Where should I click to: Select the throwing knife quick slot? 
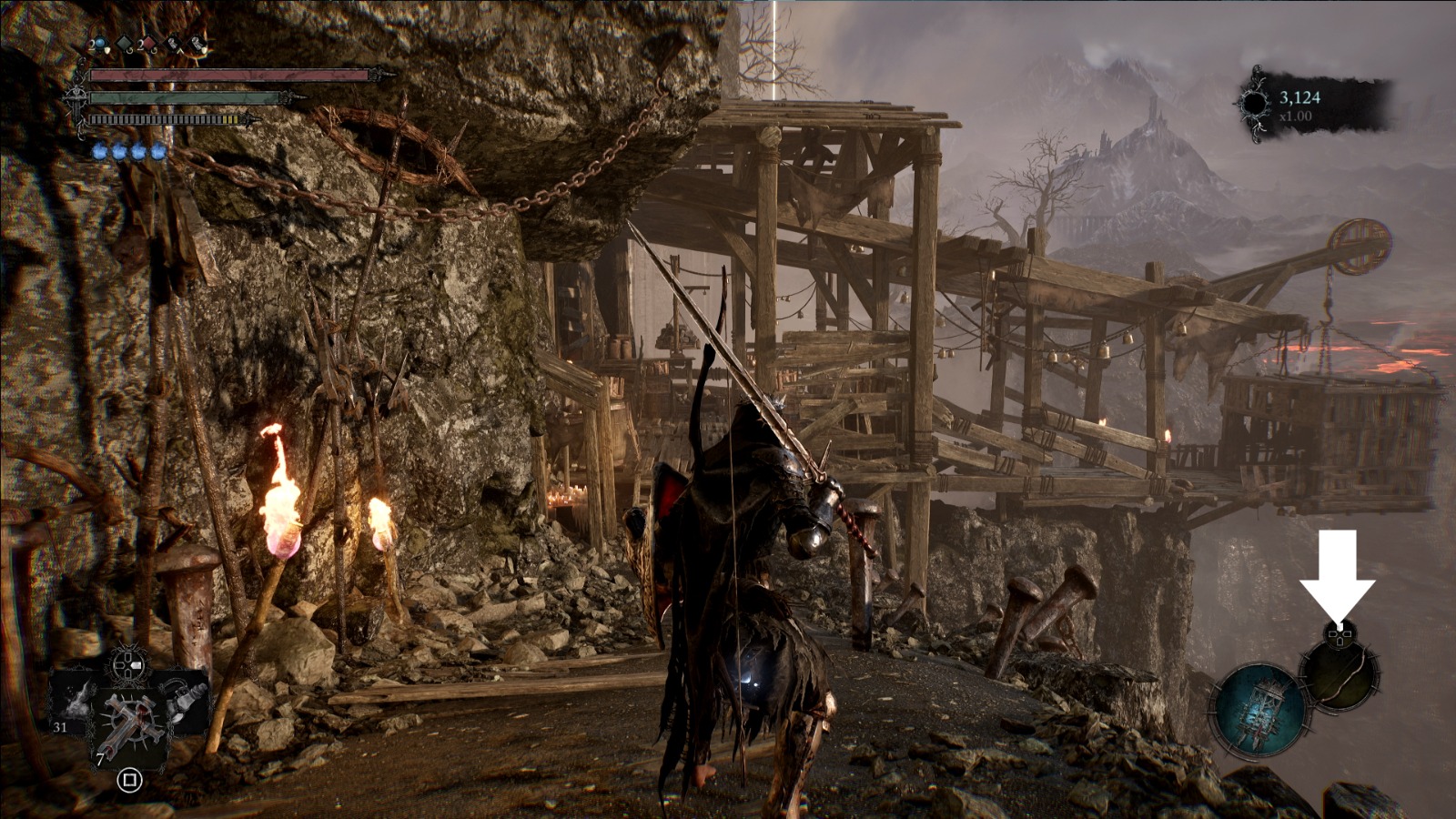(174, 44)
